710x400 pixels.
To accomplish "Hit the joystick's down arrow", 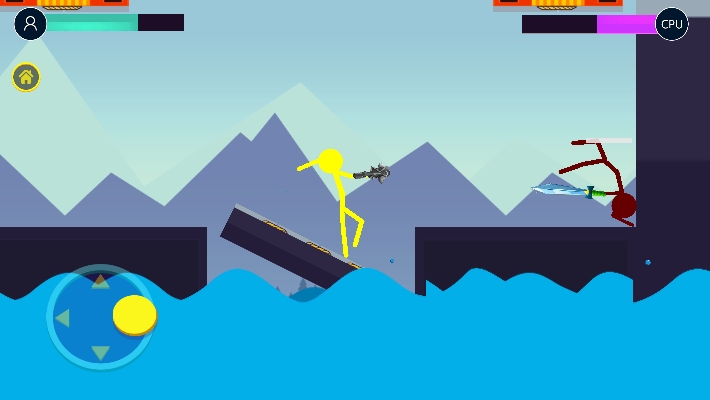I will (100, 353).
